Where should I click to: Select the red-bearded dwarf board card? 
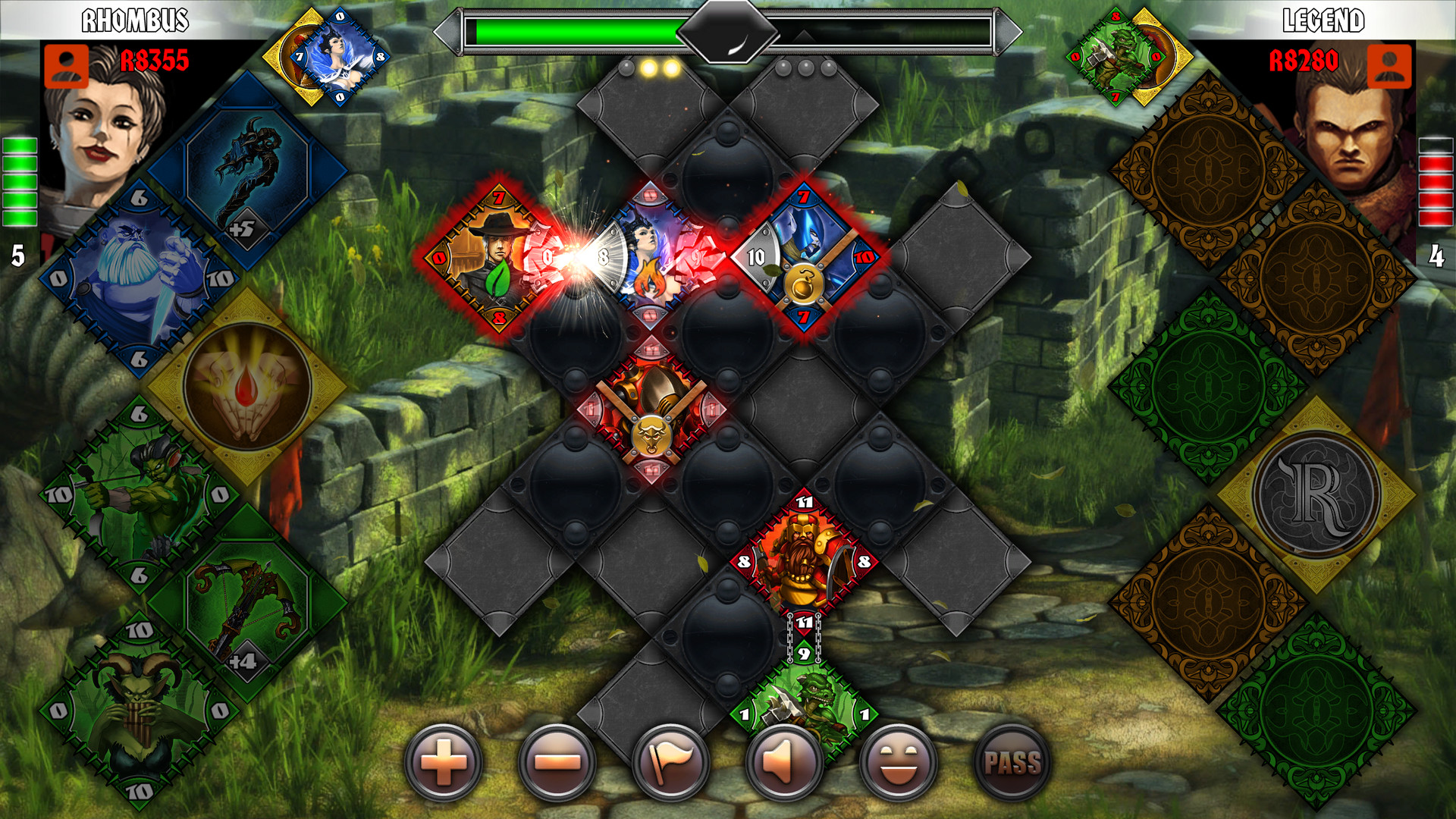pos(804,561)
